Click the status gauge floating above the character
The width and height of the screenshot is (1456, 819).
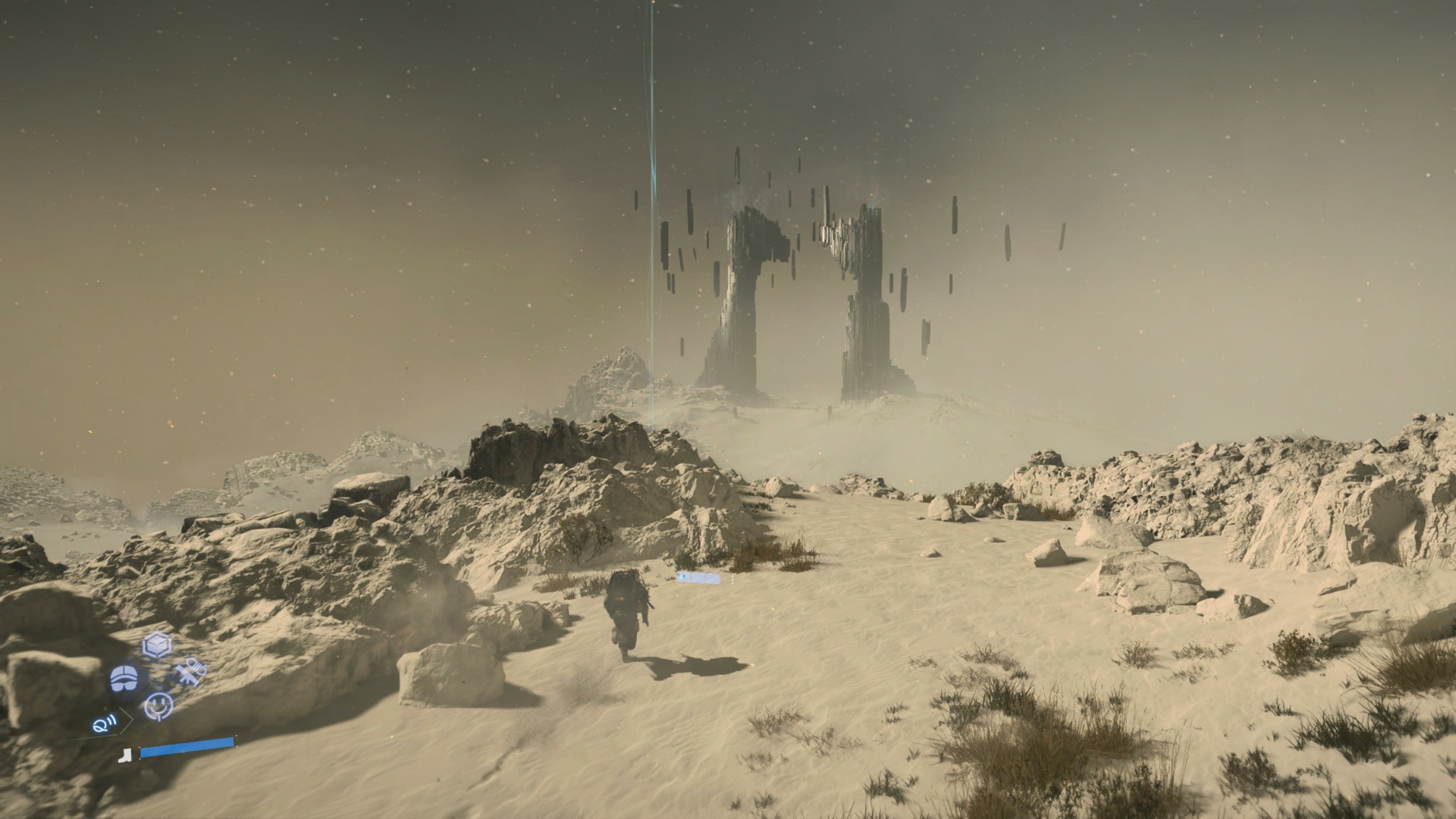coord(698,578)
